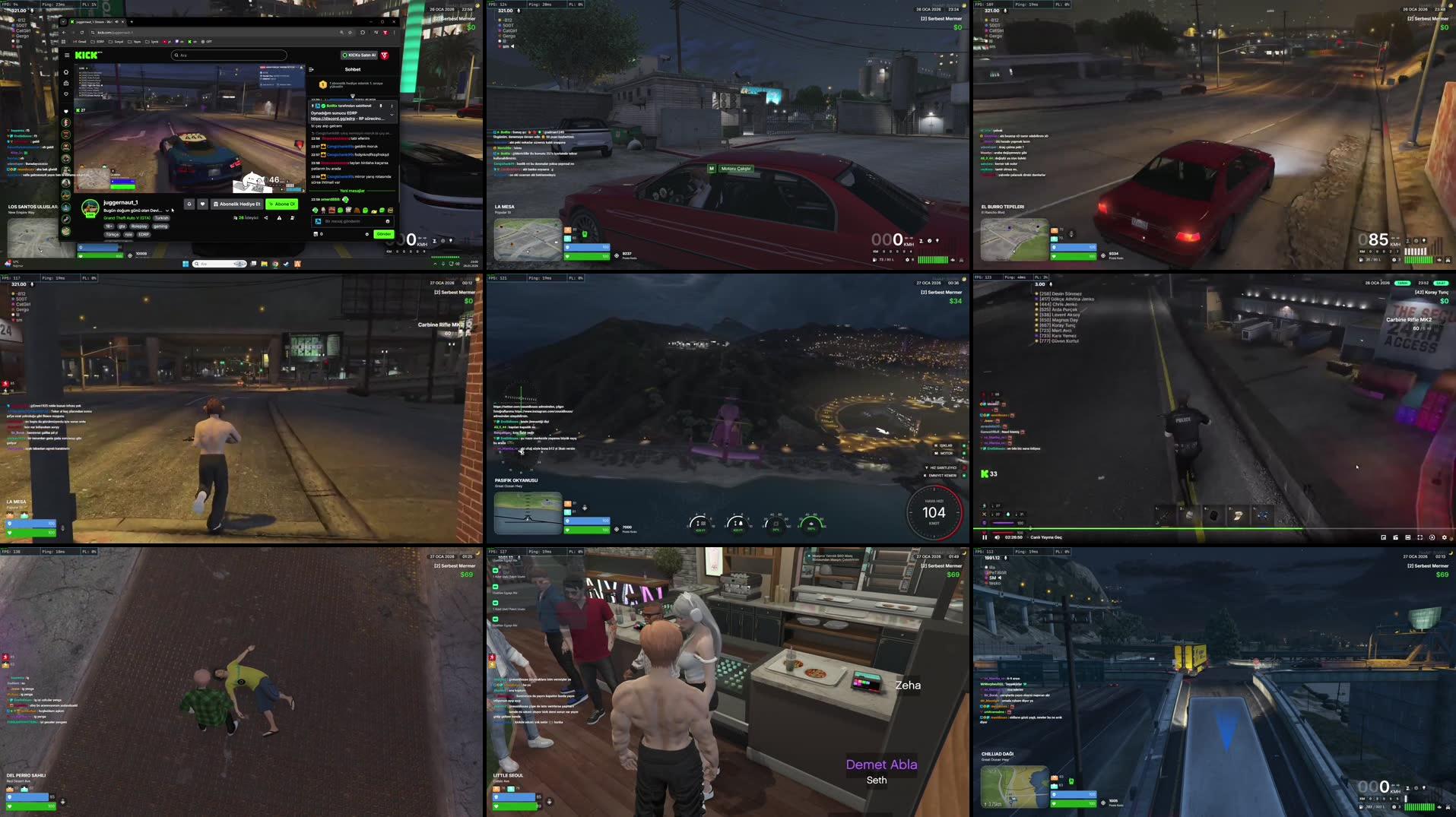
Task: Open Chrome's three-dot browser menu
Action: tap(394, 33)
